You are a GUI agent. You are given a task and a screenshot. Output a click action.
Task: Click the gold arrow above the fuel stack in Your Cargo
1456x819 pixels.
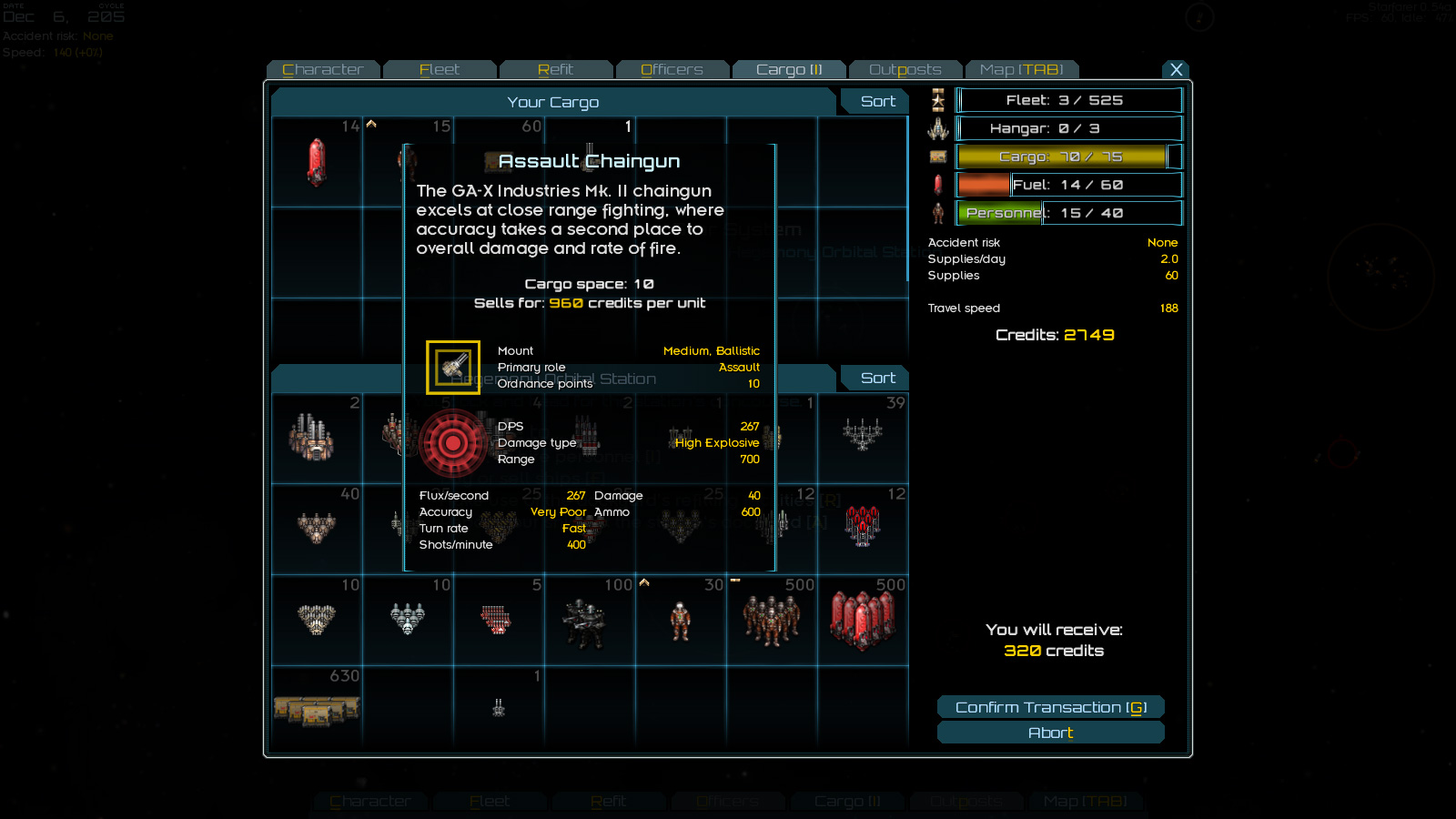coord(369,122)
